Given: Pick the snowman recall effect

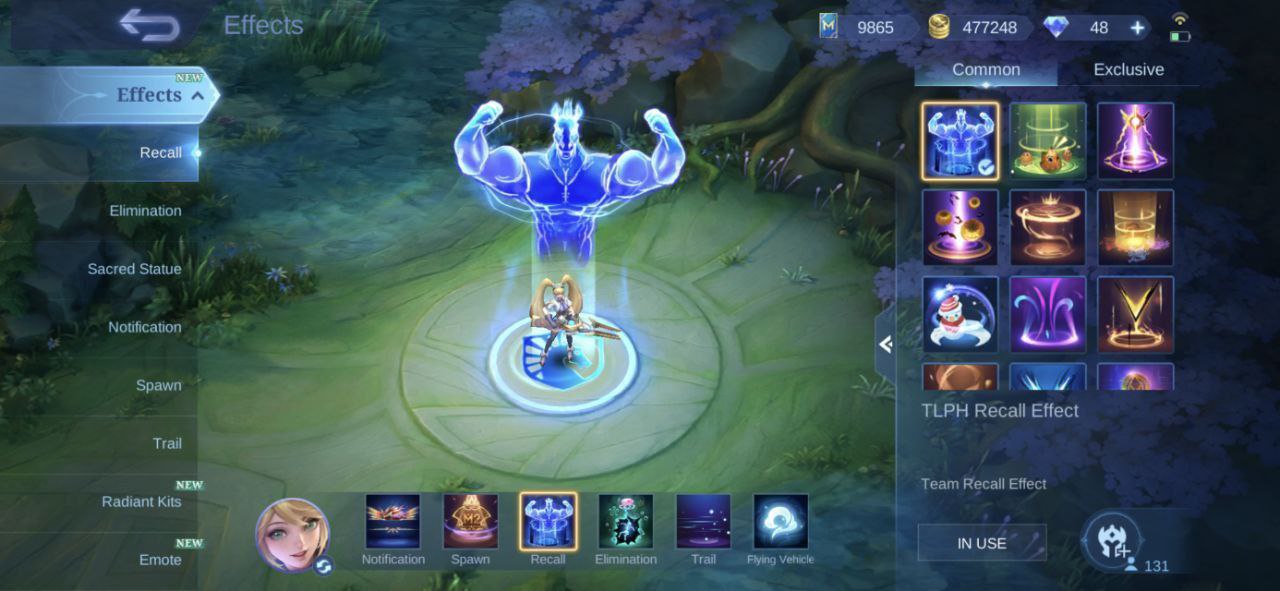Looking at the screenshot, I should [960, 315].
